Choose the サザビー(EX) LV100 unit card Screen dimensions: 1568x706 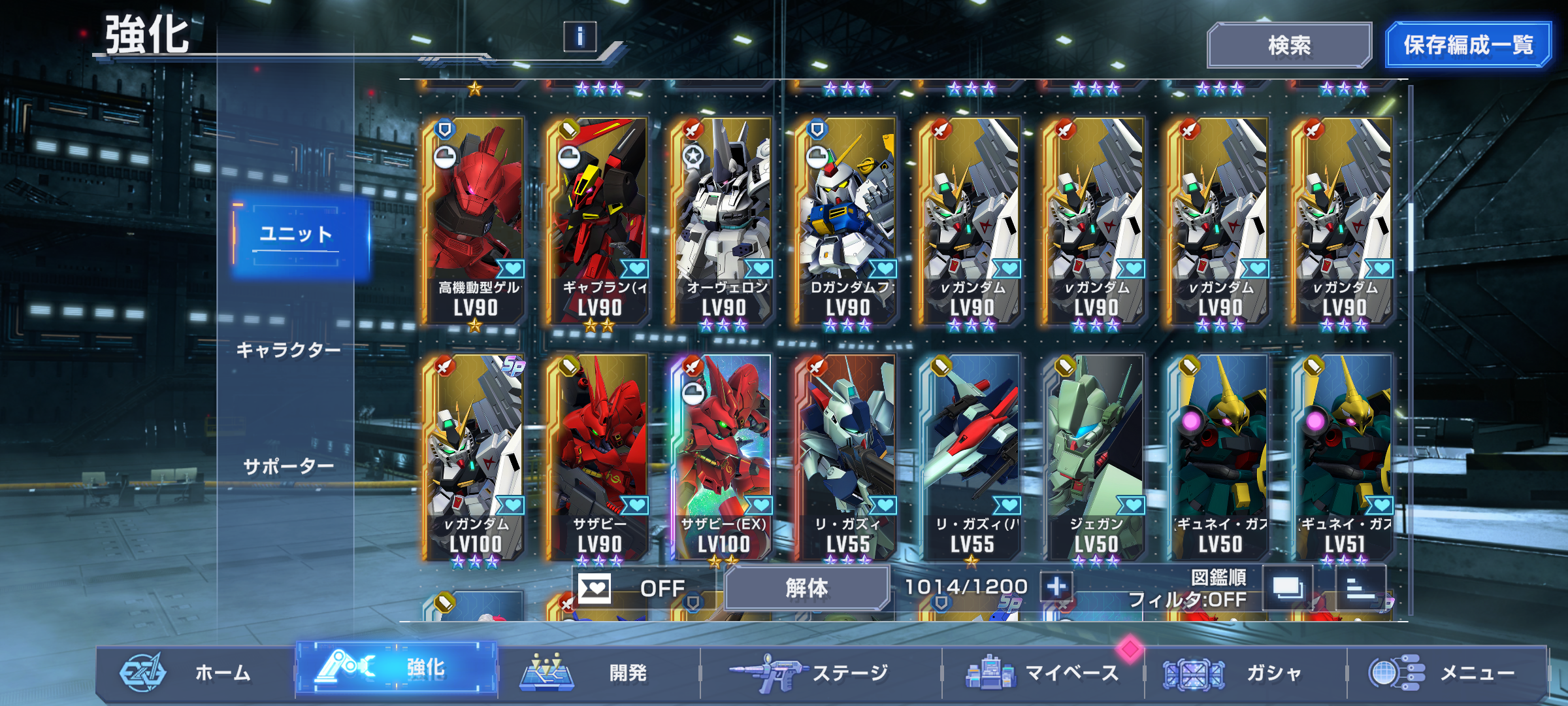(723, 458)
